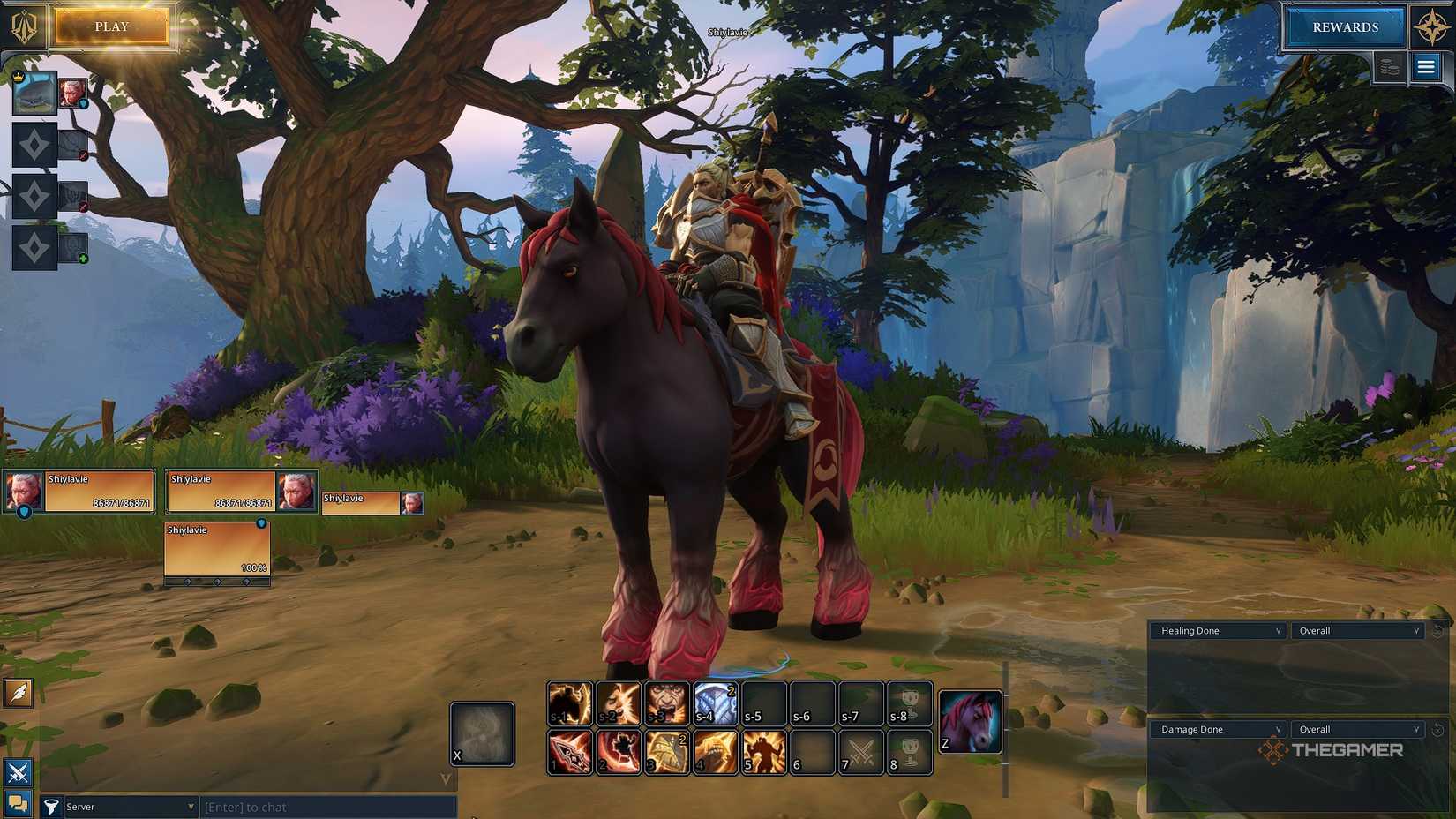Image resolution: width=1456 pixels, height=819 pixels.
Task: Open the hamburger menu in top-right
Action: (x=1427, y=66)
